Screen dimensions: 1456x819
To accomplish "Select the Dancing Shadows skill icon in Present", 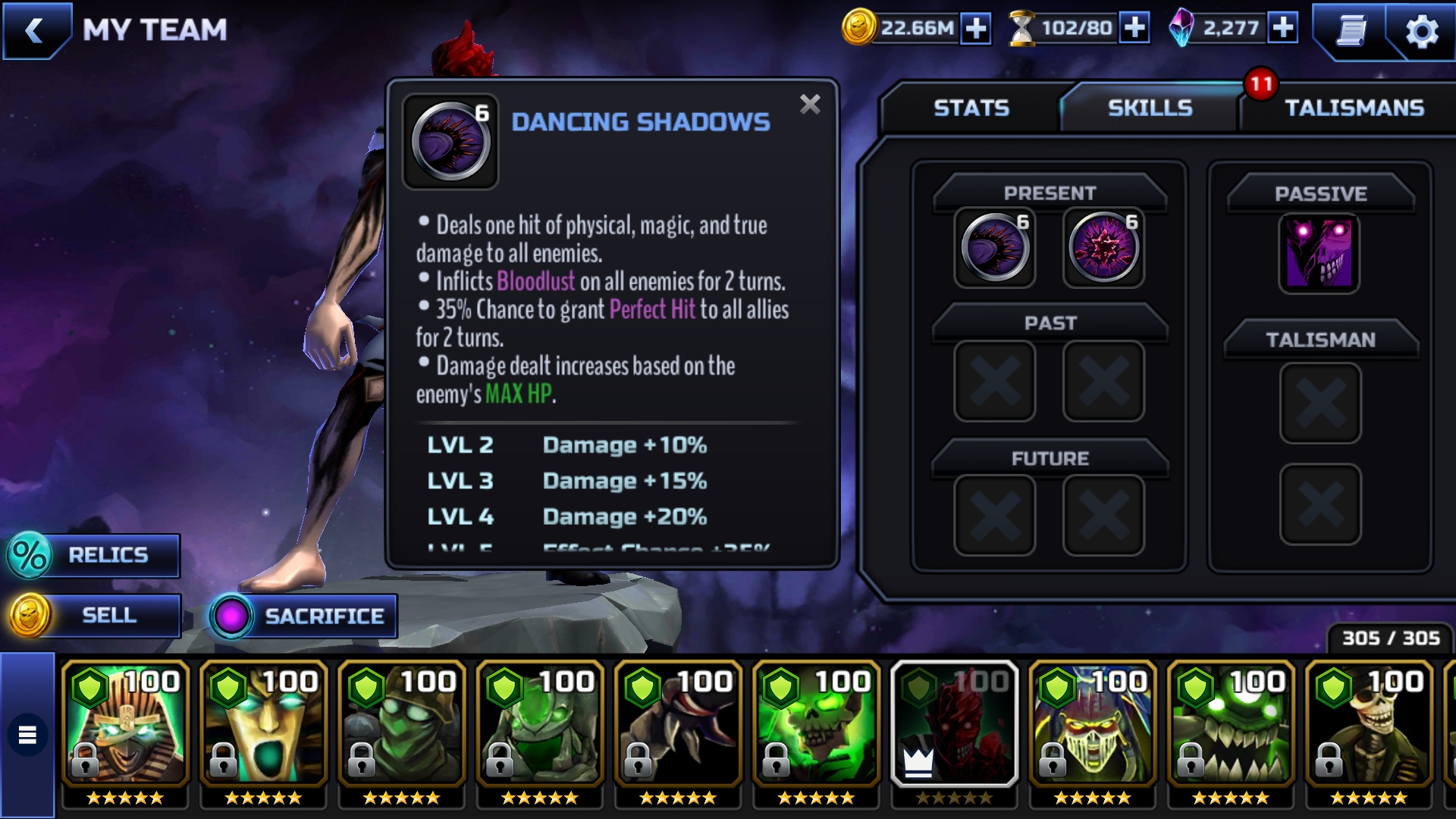I will coord(995,249).
